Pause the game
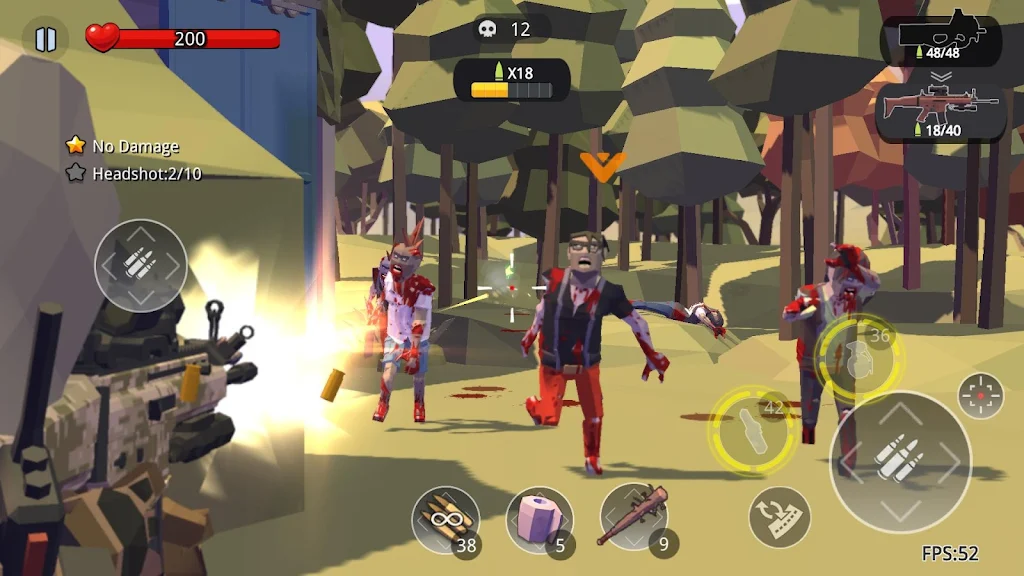This screenshot has height=576, width=1024. tap(45, 39)
